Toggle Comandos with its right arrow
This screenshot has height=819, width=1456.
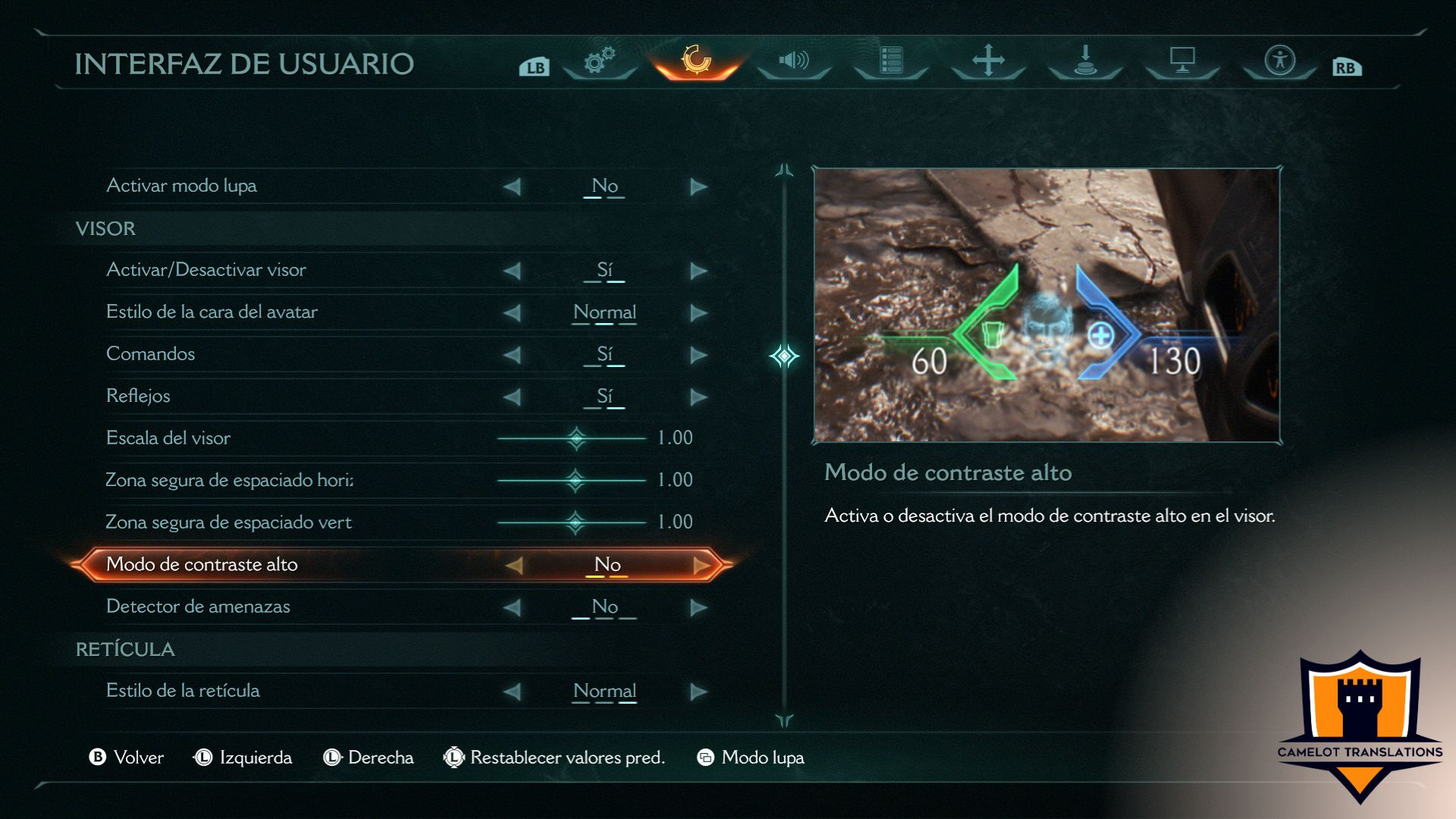[698, 355]
